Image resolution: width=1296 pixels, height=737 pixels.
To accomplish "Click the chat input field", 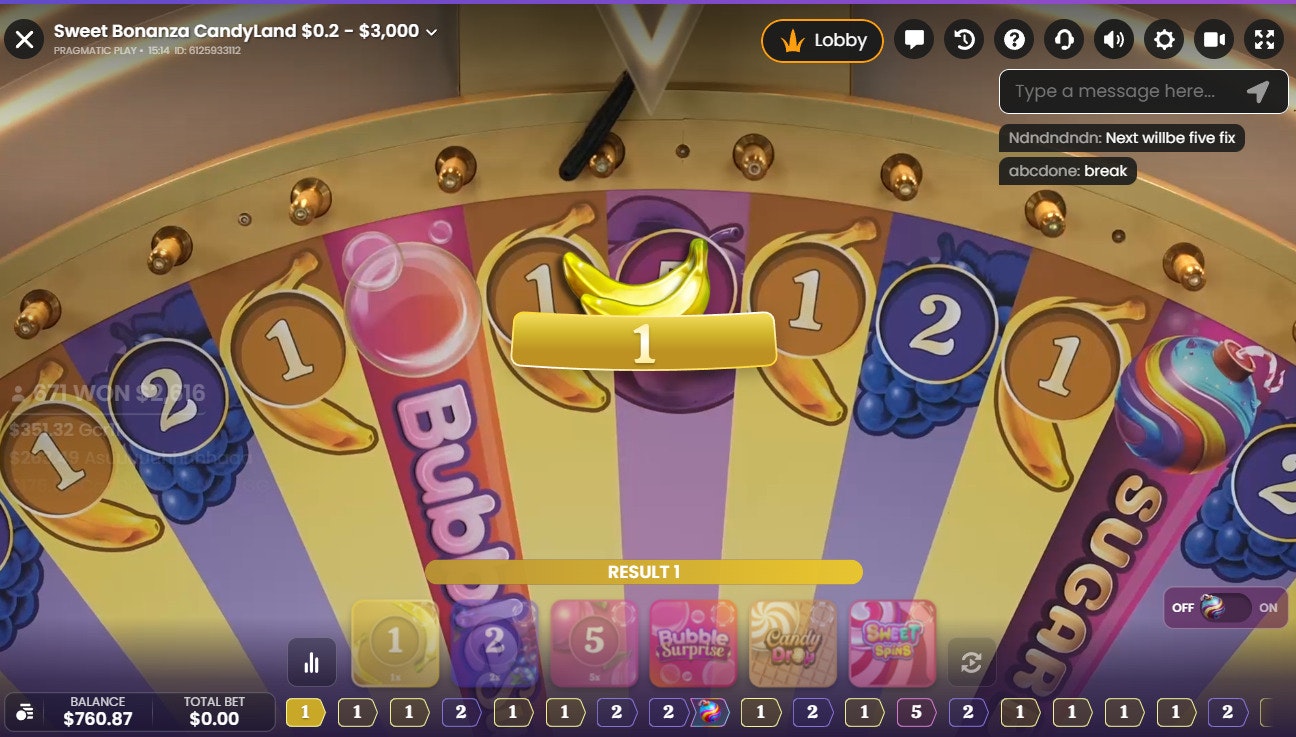I will [1110, 92].
